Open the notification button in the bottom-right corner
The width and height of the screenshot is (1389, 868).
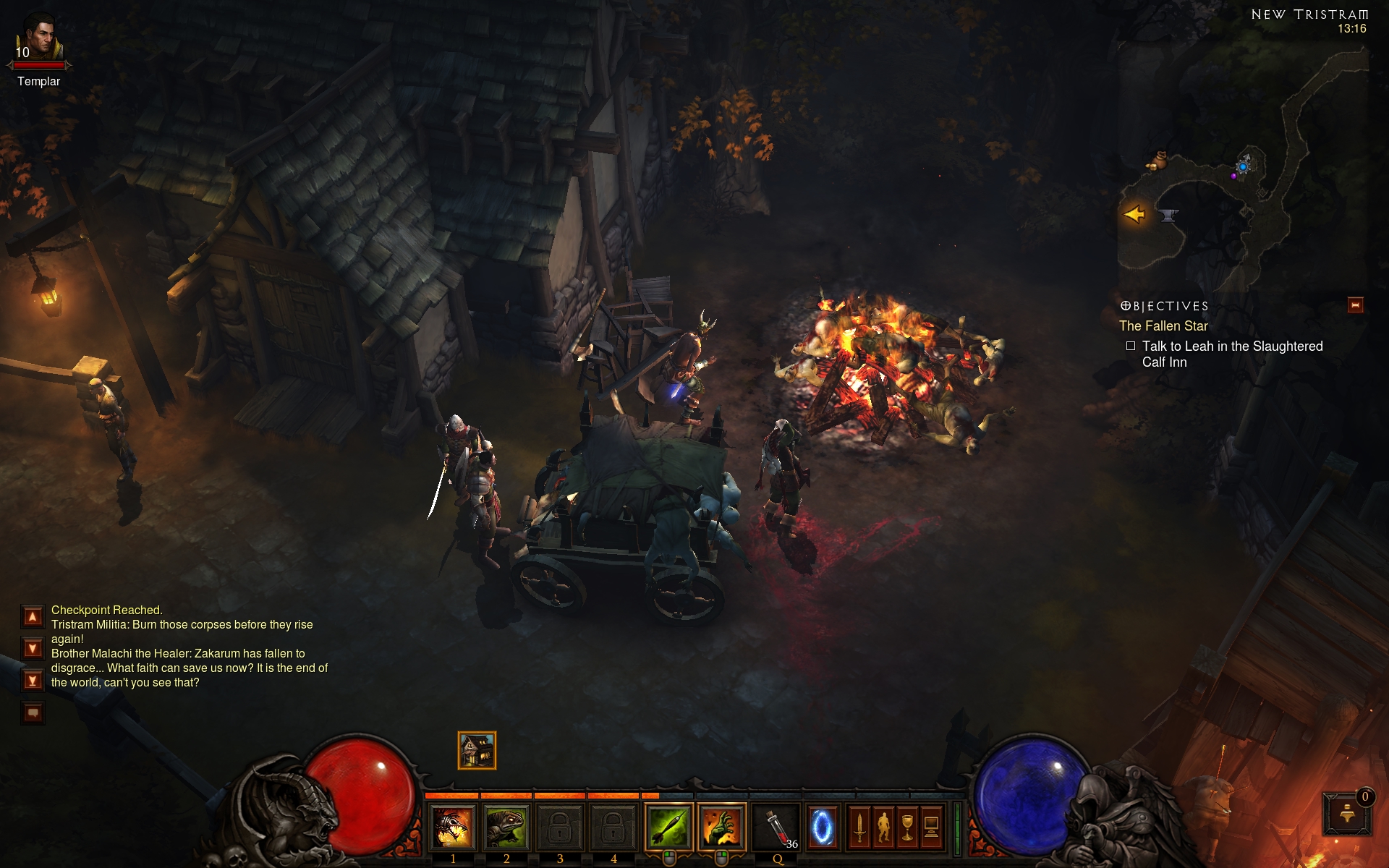[x=1347, y=814]
